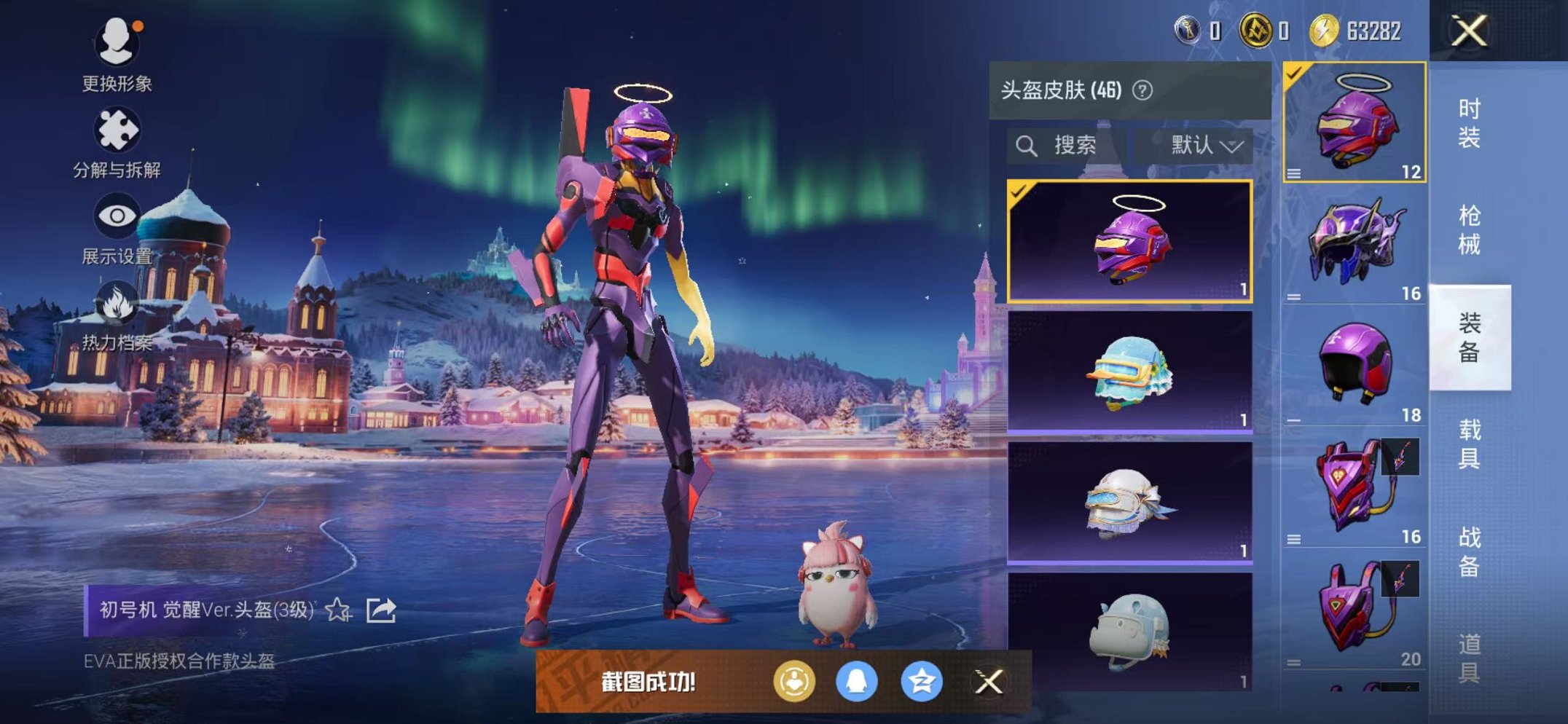Open the 更换形象 change appearance option

tap(117, 55)
